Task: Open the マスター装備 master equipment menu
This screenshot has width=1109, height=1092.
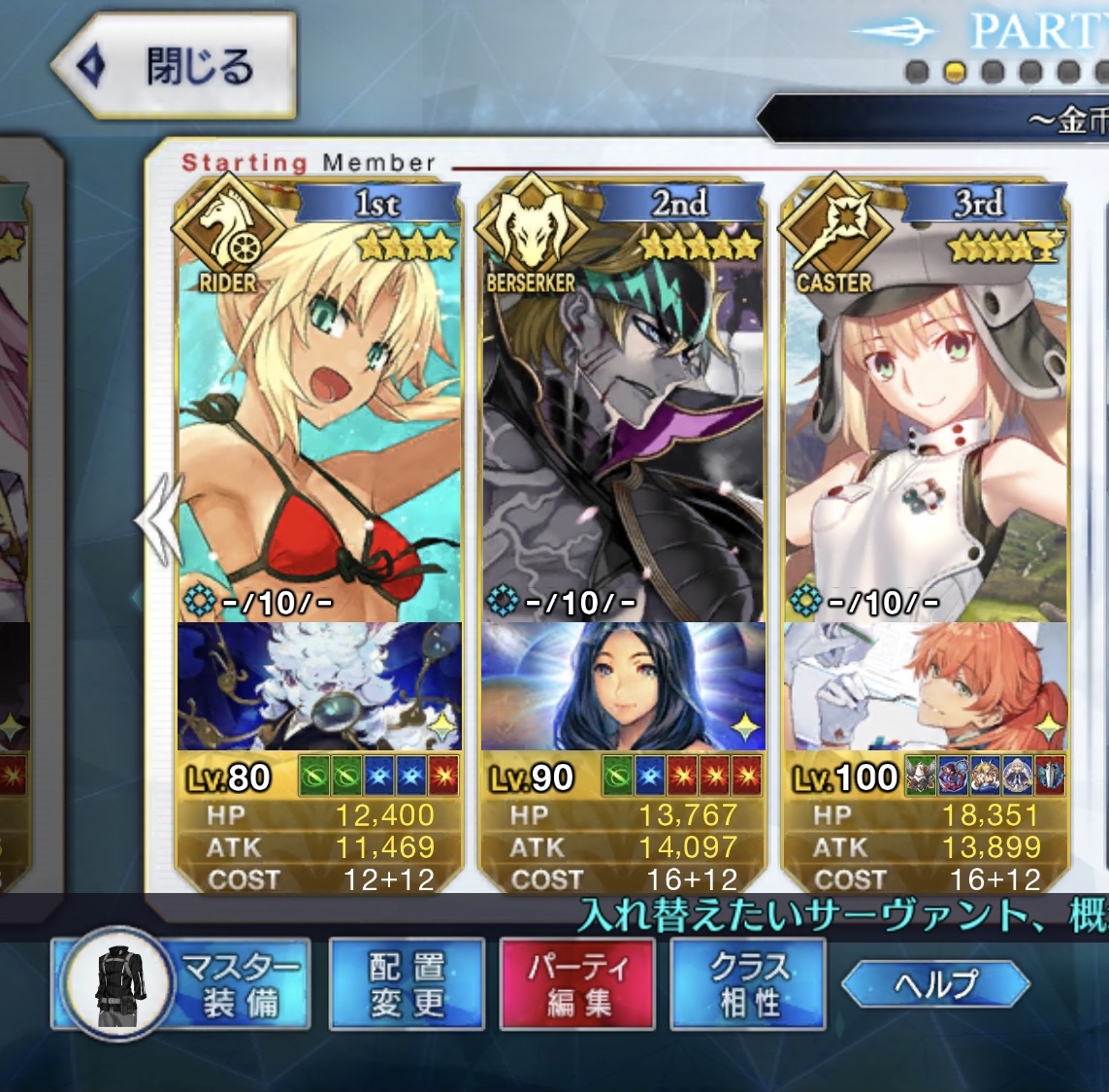Action: (x=184, y=983)
